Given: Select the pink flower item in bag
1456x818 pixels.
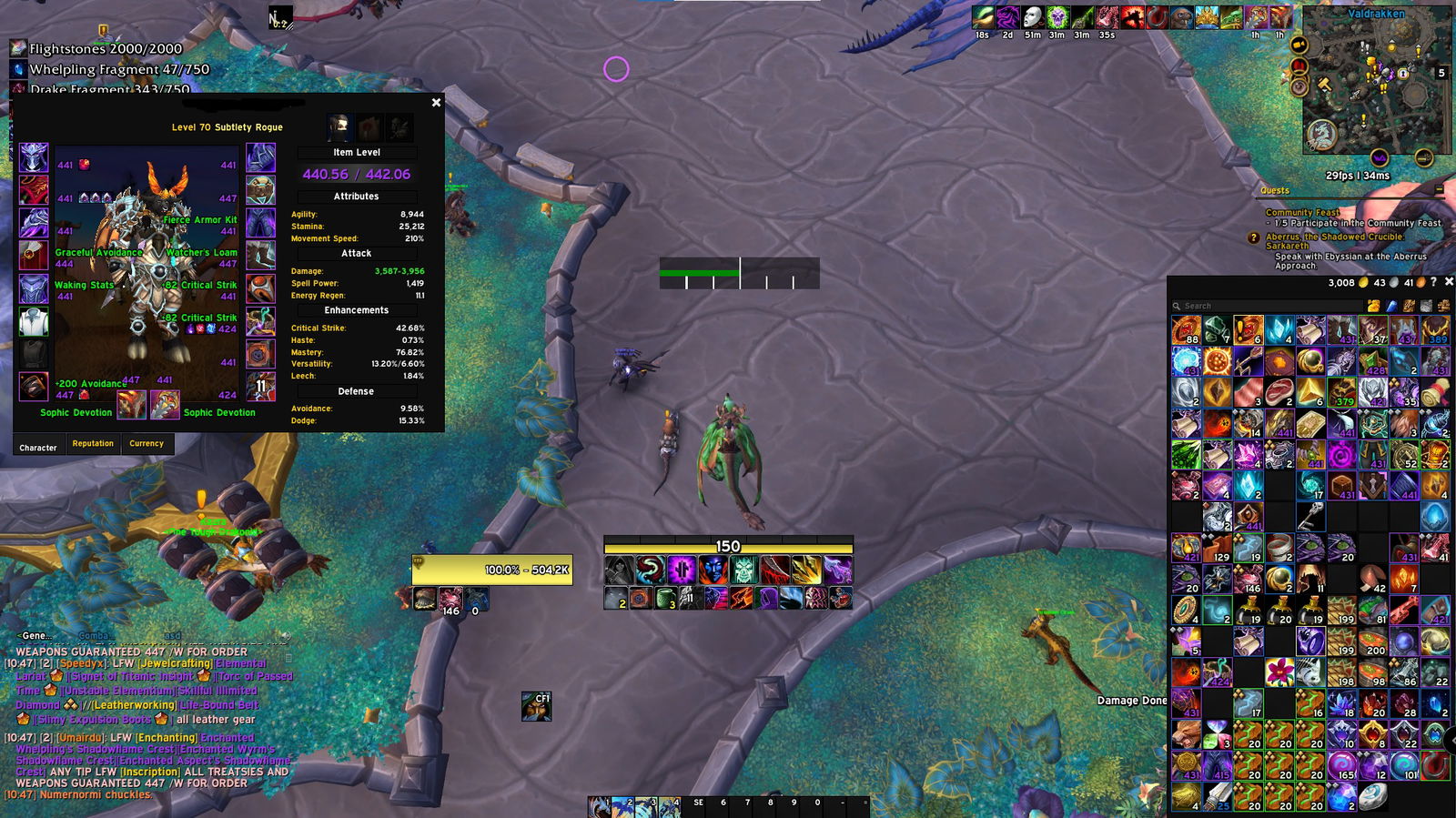Looking at the screenshot, I should 1279,672.
